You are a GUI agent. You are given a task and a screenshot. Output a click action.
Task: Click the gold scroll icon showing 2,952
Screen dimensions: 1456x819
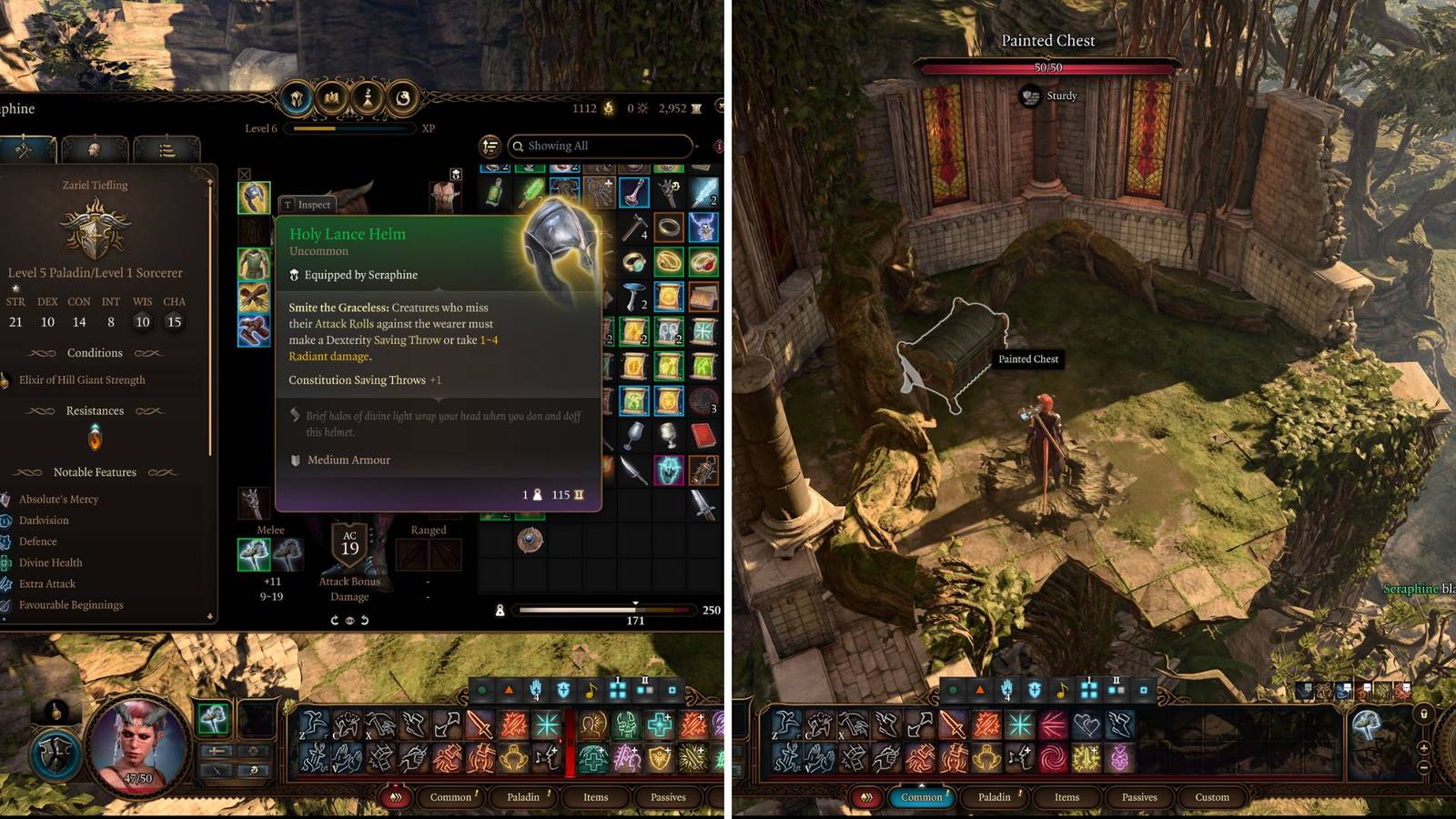(694, 107)
